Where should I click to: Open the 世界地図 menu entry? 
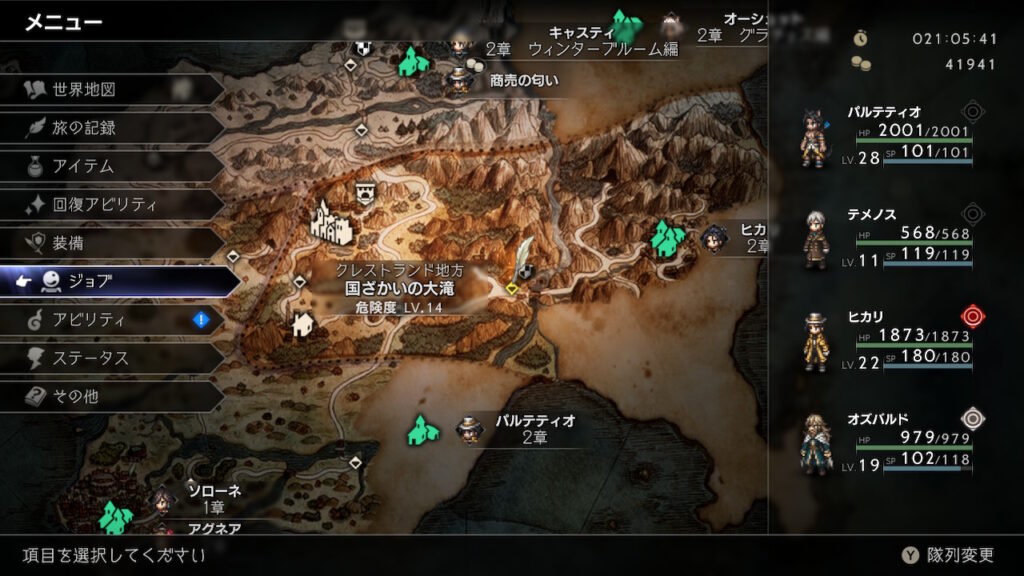pyautogui.click(x=85, y=90)
